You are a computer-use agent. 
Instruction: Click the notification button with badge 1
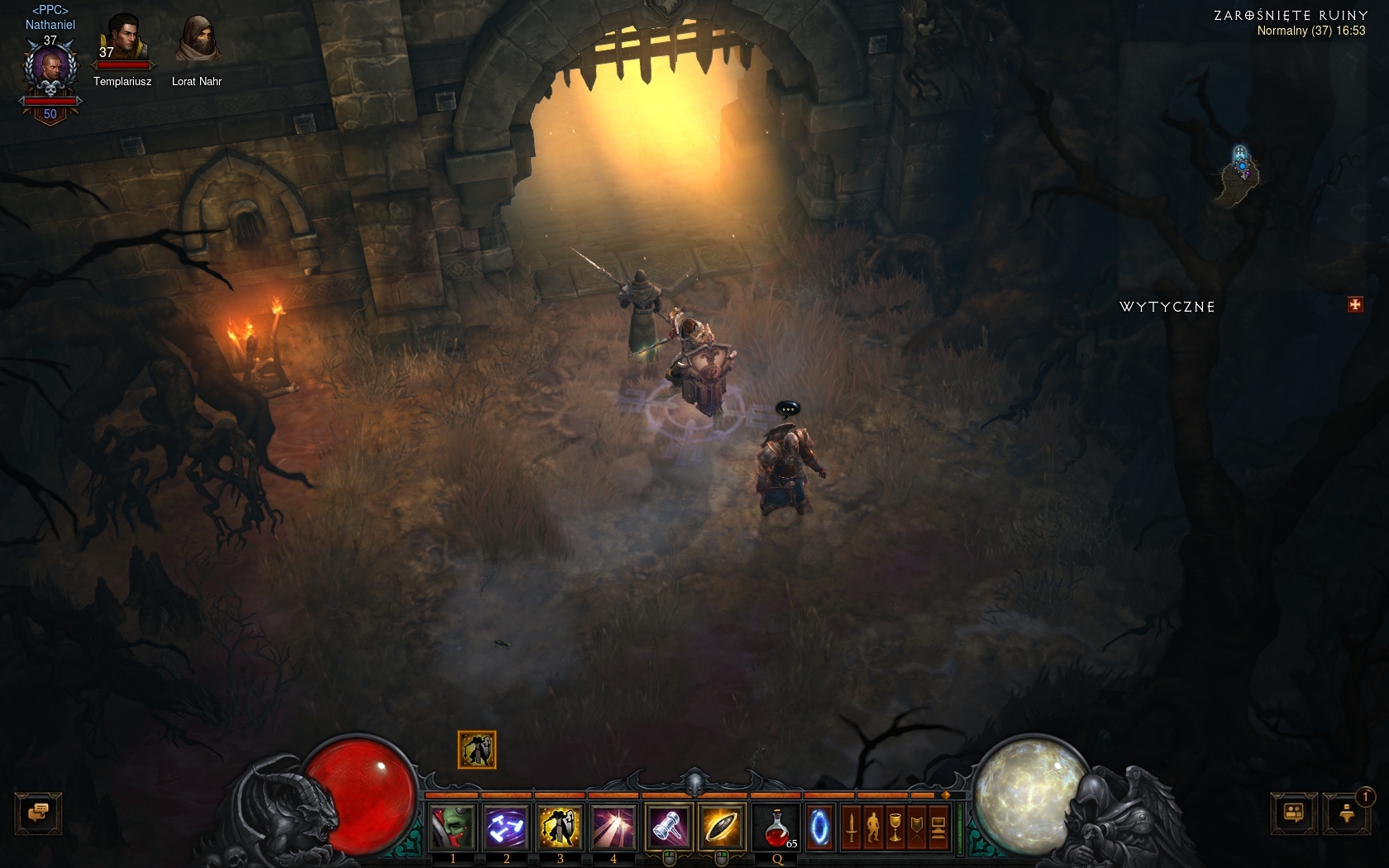pyautogui.click(x=1347, y=813)
